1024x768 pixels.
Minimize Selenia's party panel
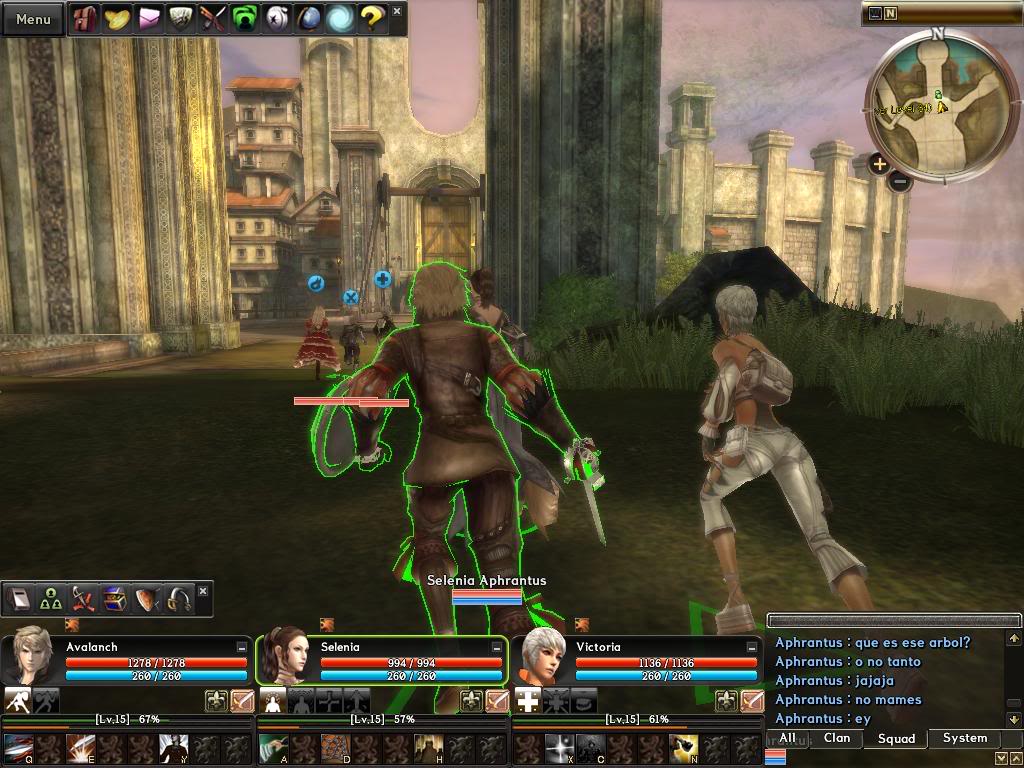pos(497,648)
